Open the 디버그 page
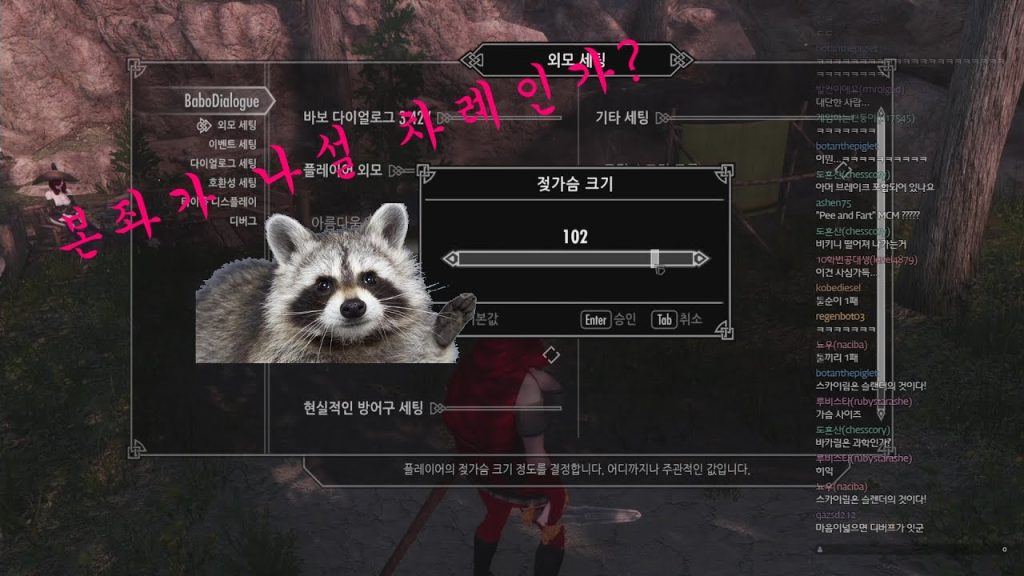 (x=243, y=220)
